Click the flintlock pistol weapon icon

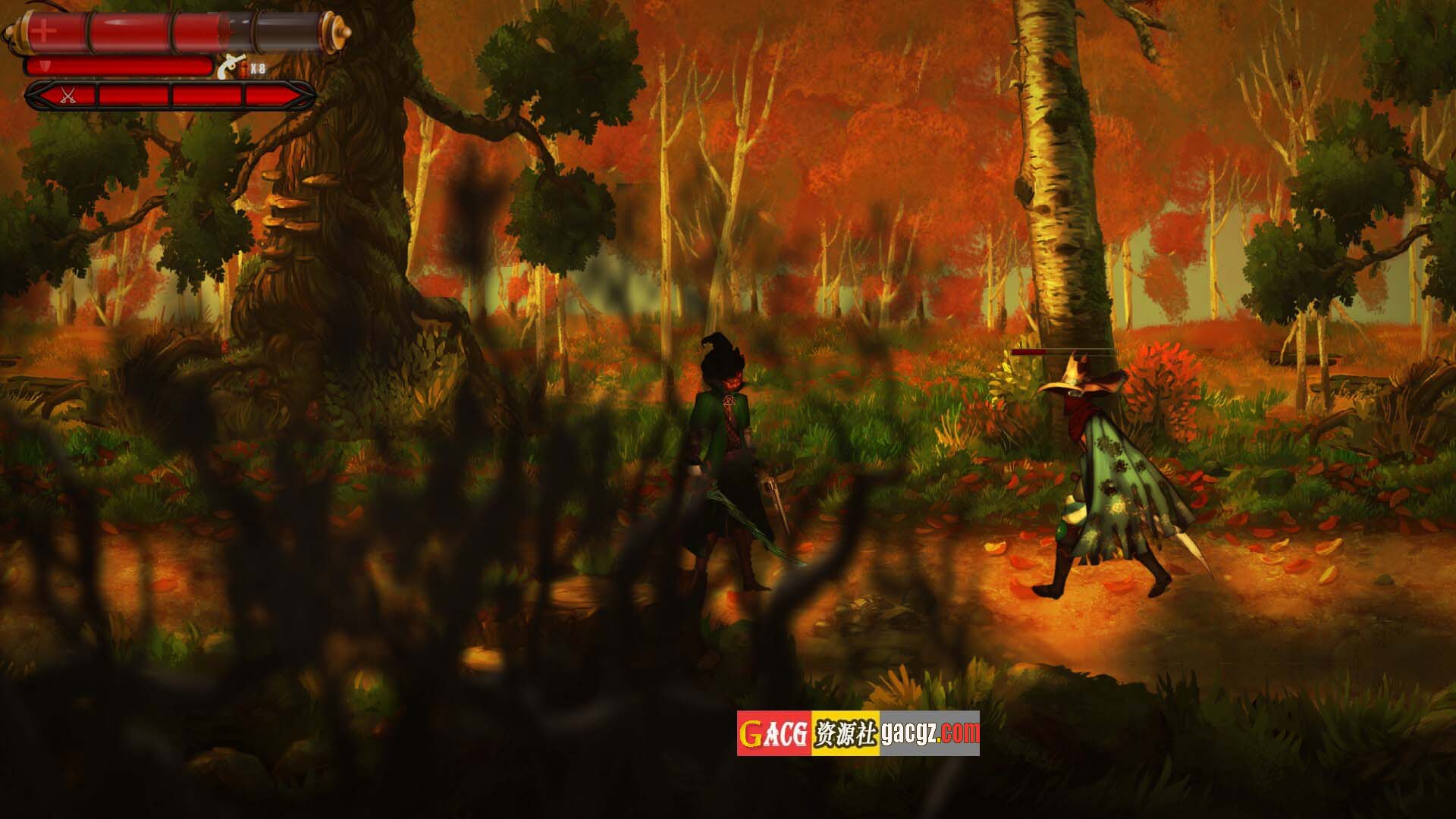point(227,68)
